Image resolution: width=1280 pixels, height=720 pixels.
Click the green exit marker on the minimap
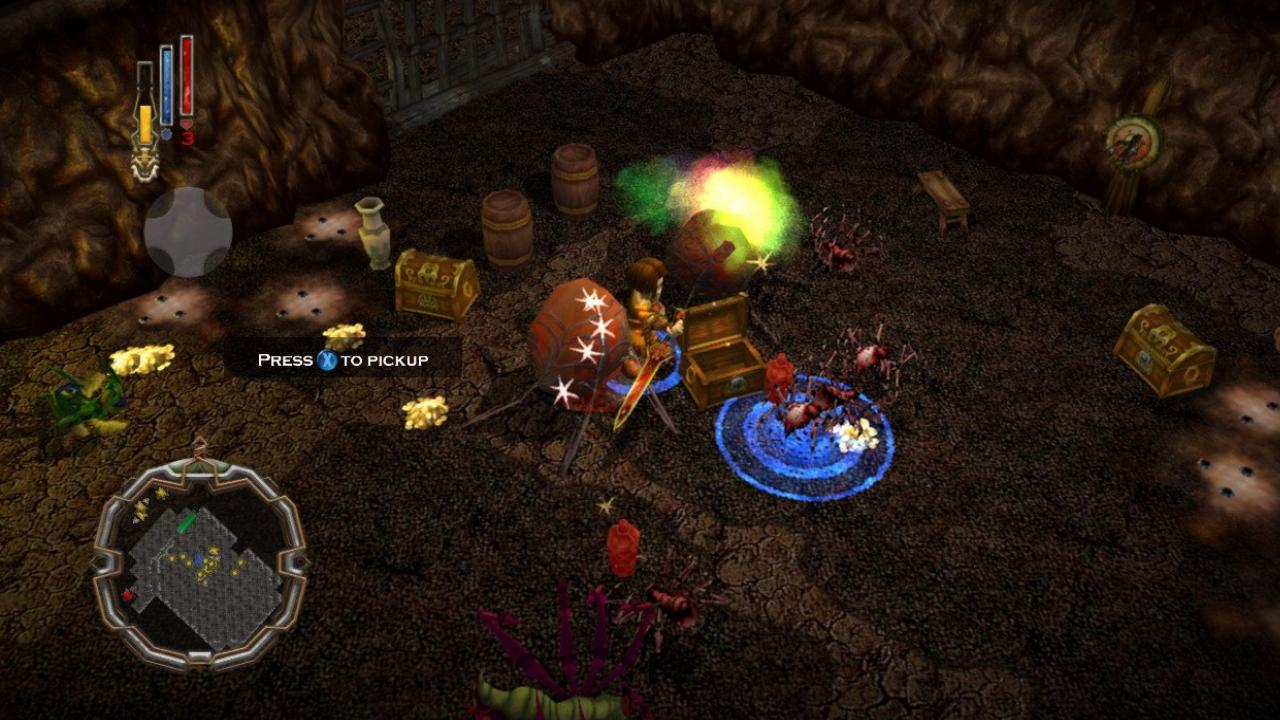[185, 521]
